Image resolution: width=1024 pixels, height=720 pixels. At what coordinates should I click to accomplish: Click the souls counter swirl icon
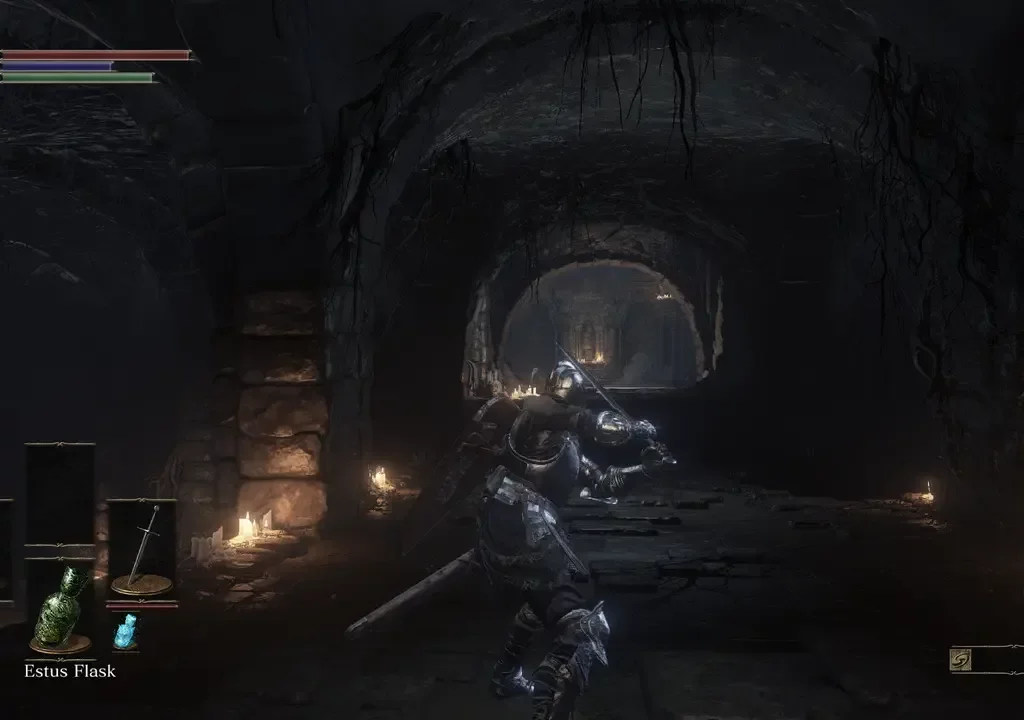click(961, 661)
